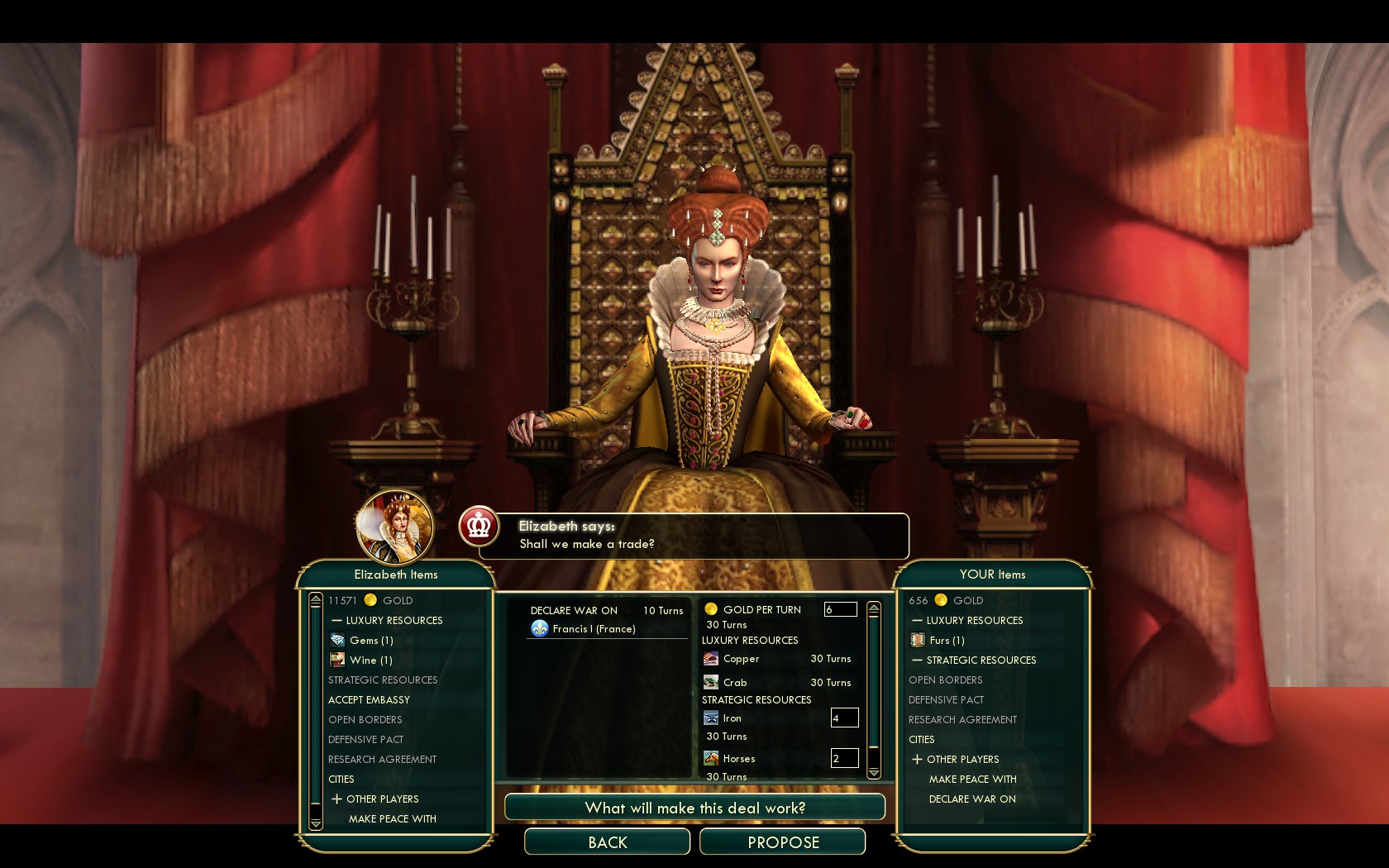
Task: Select Accept Embassy from Elizabeth's items
Action: pos(369,700)
